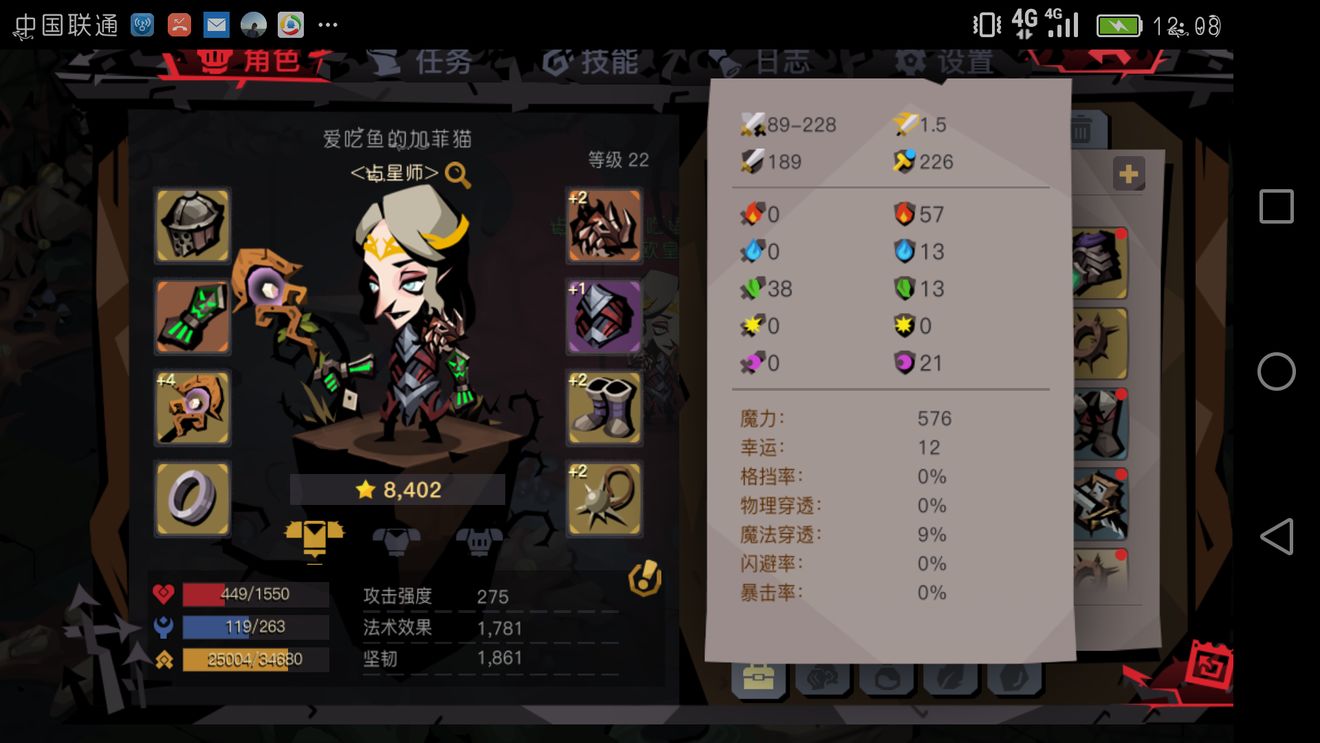Select the equipped gauntlets slot
Image resolution: width=1320 pixels, height=743 pixels.
point(192,317)
